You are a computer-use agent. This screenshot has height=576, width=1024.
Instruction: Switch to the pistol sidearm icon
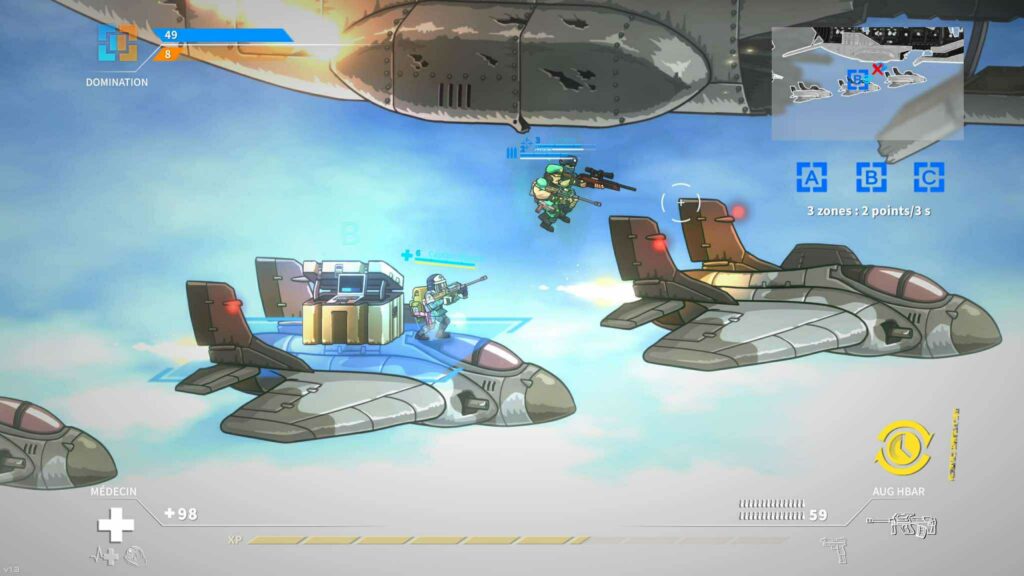833,549
